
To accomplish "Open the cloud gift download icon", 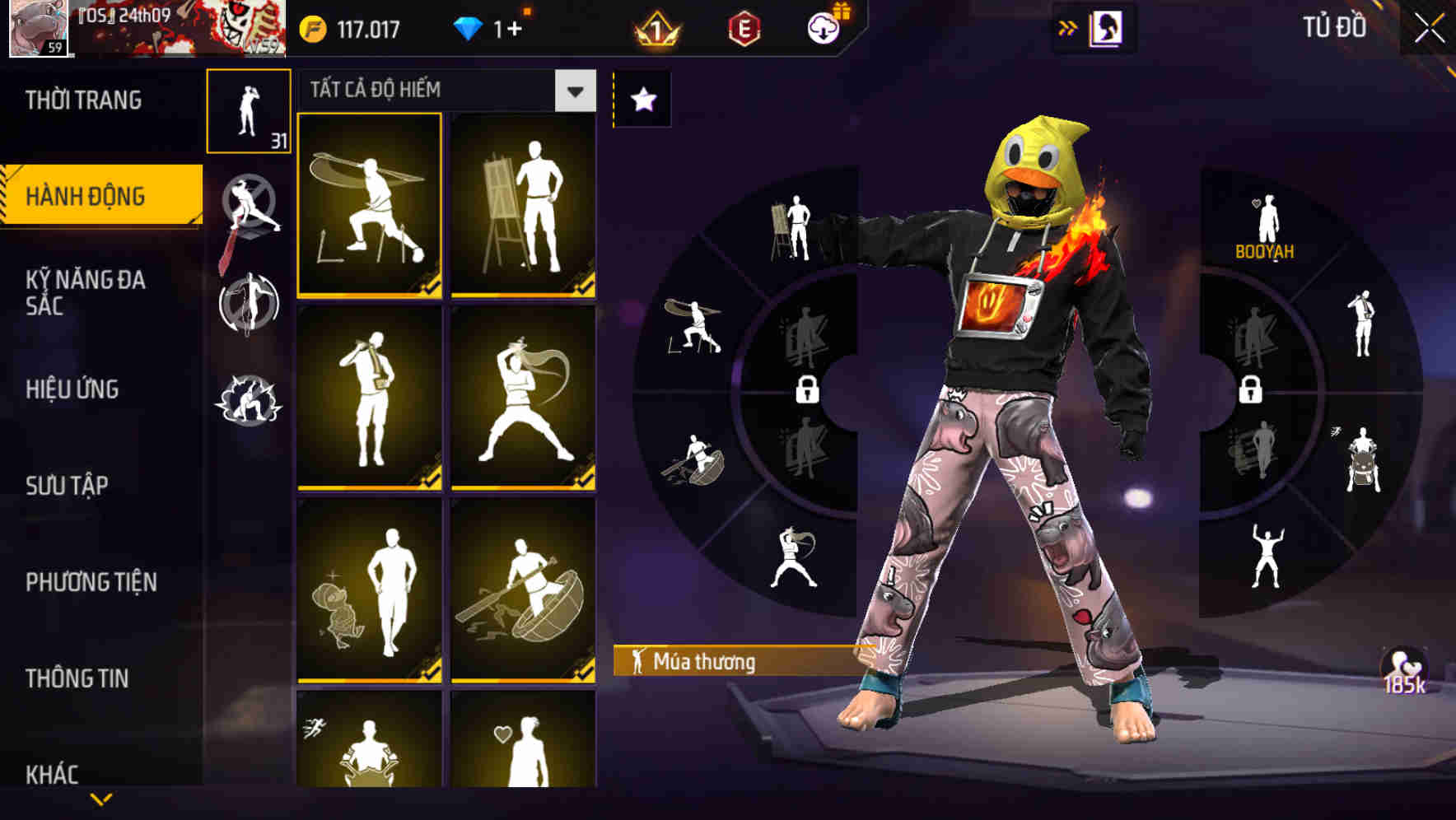I will 823,26.
